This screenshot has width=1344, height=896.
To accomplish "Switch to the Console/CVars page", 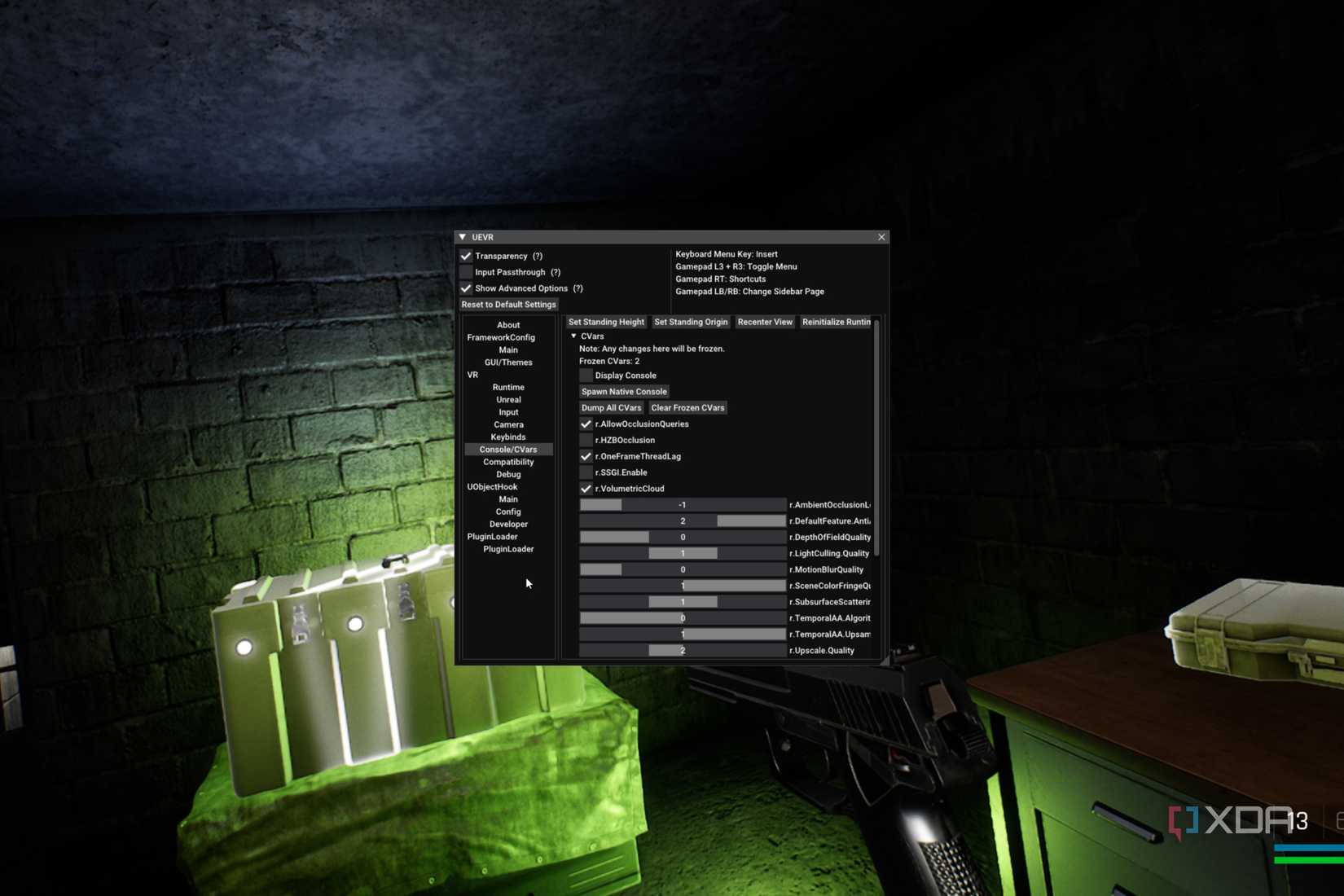I will click(x=507, y=449).
